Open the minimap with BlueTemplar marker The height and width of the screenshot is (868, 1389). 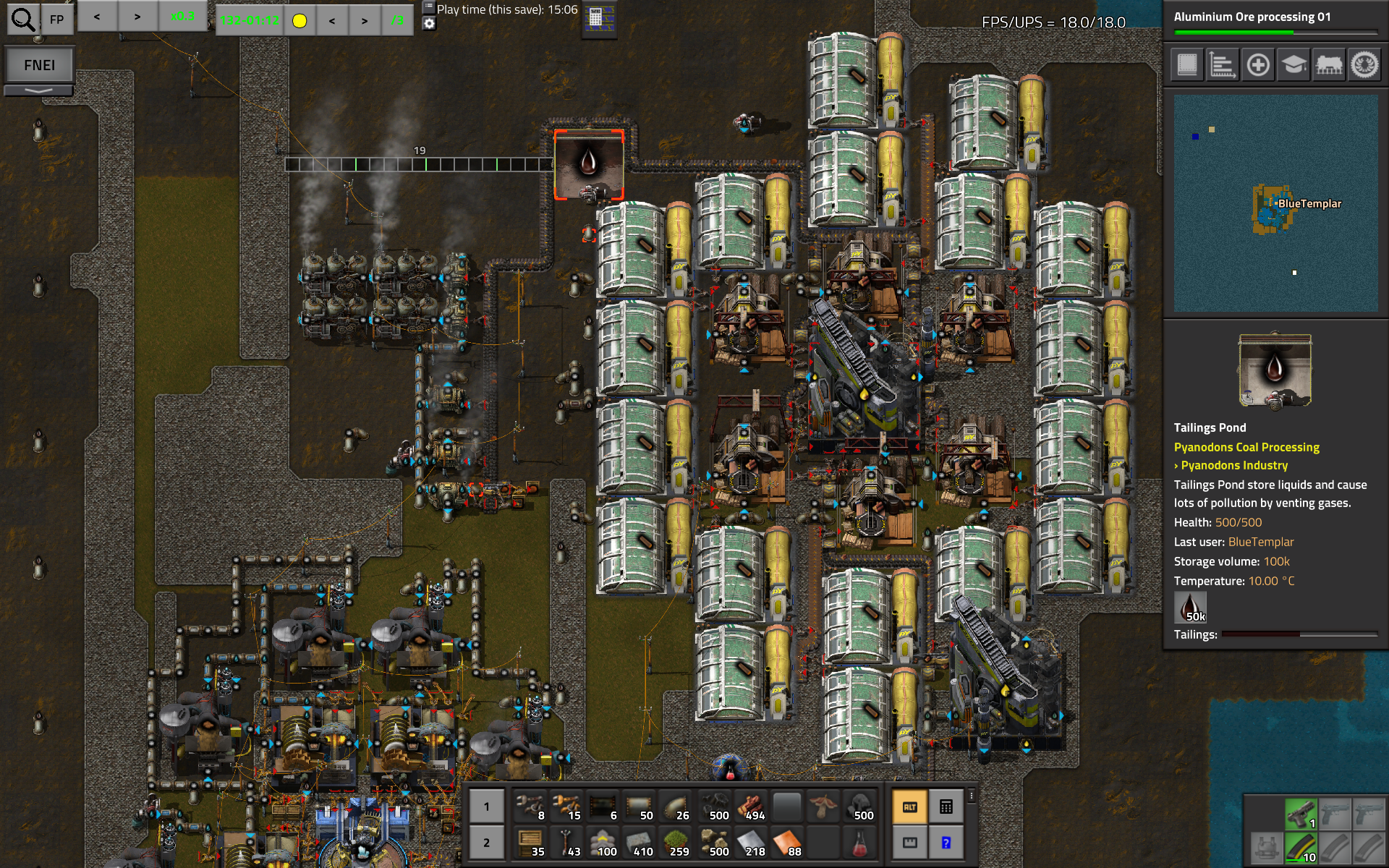(x=1275, y=203)
